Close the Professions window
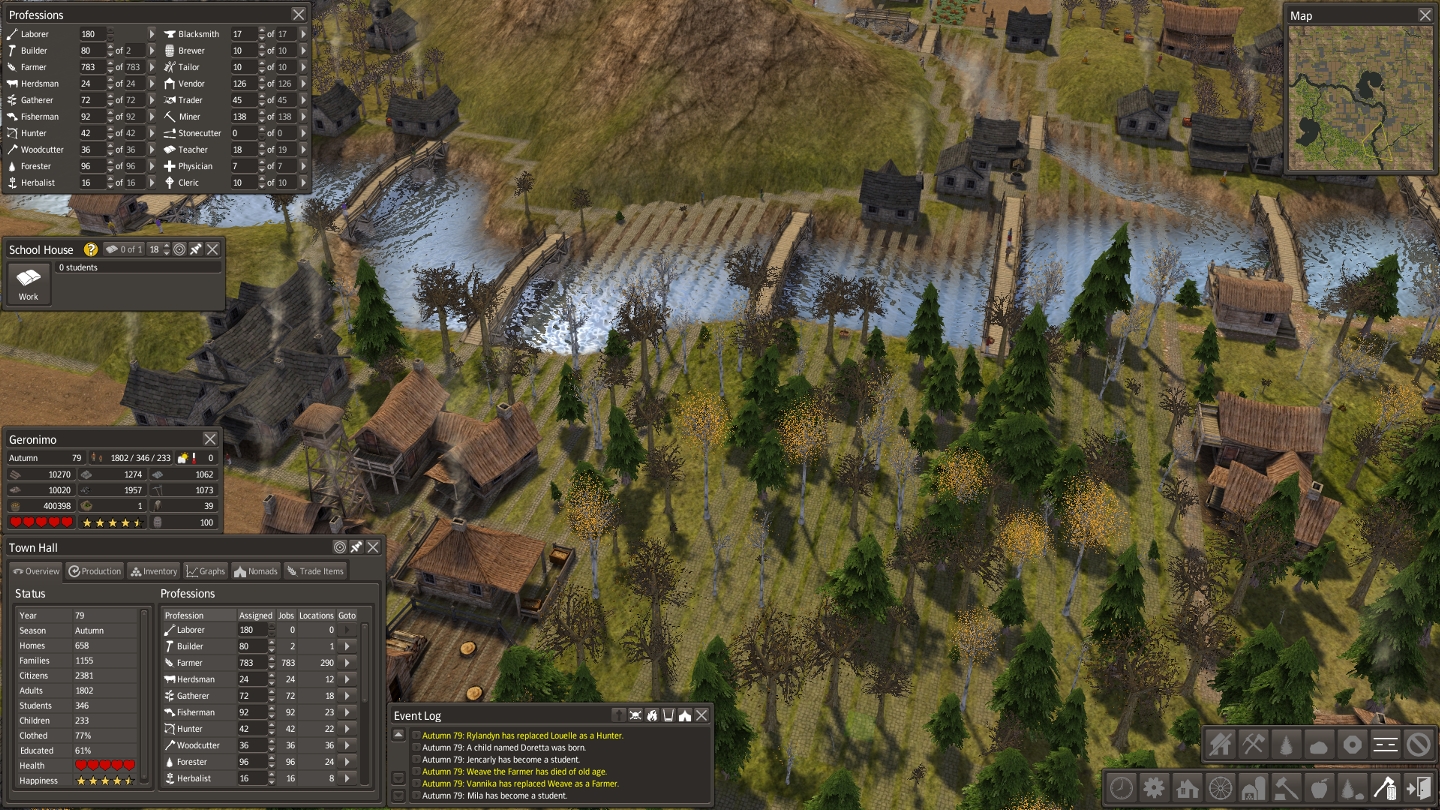The image size is (1440, 810). tap(299, 14)
